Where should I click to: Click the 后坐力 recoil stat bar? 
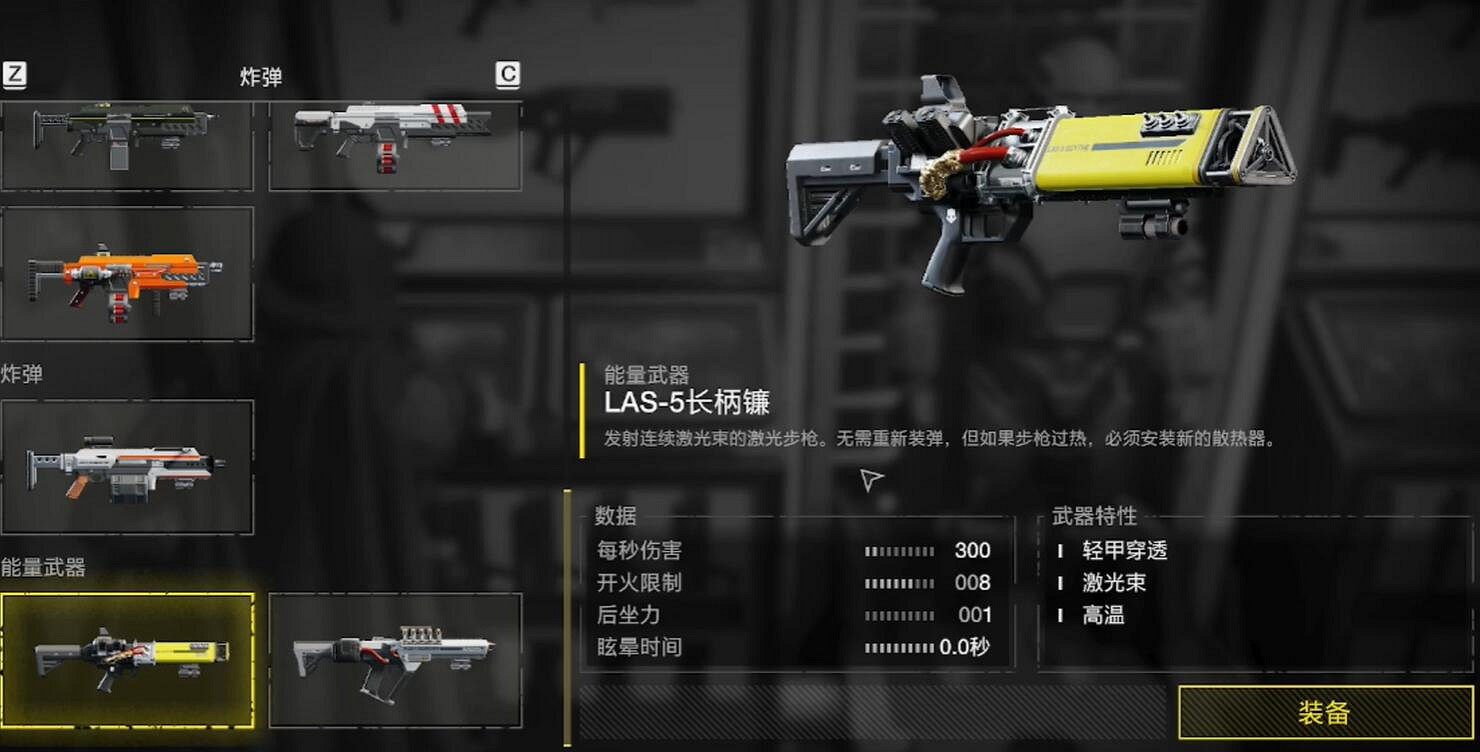coord(900,615)
